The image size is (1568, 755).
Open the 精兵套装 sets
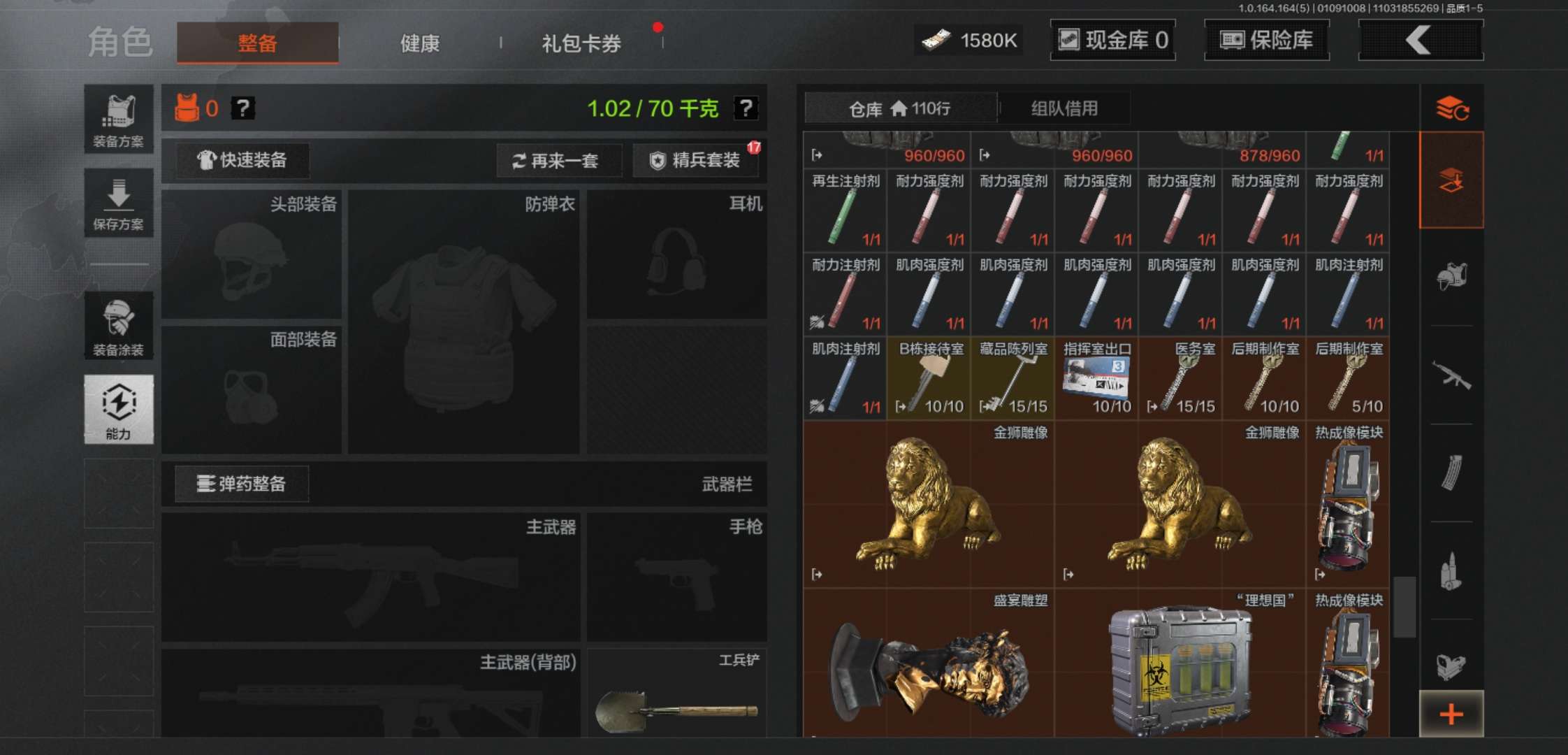[697, 160]
